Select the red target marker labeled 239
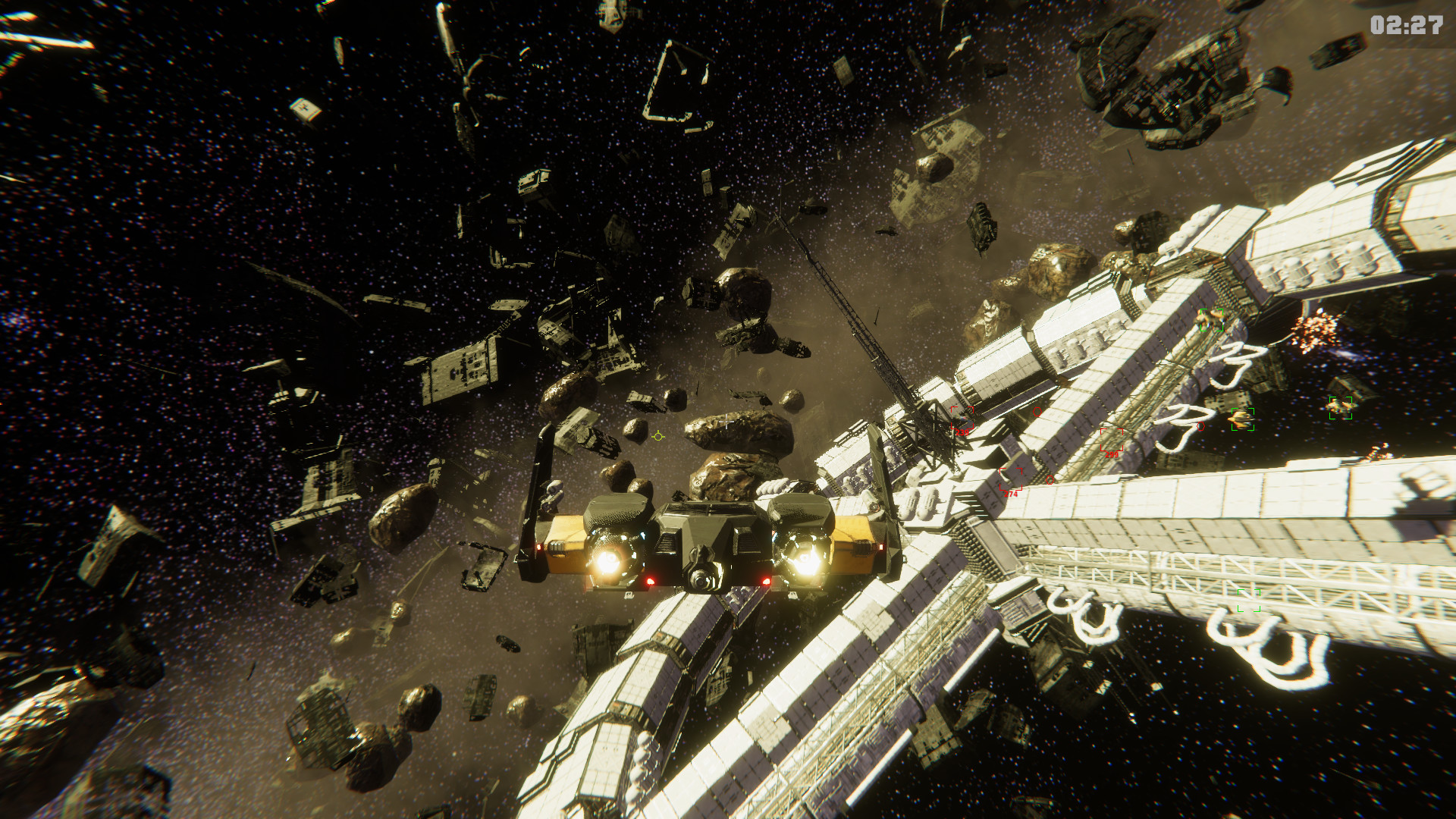Screen dimensions: 1456x819 point(962,419)
